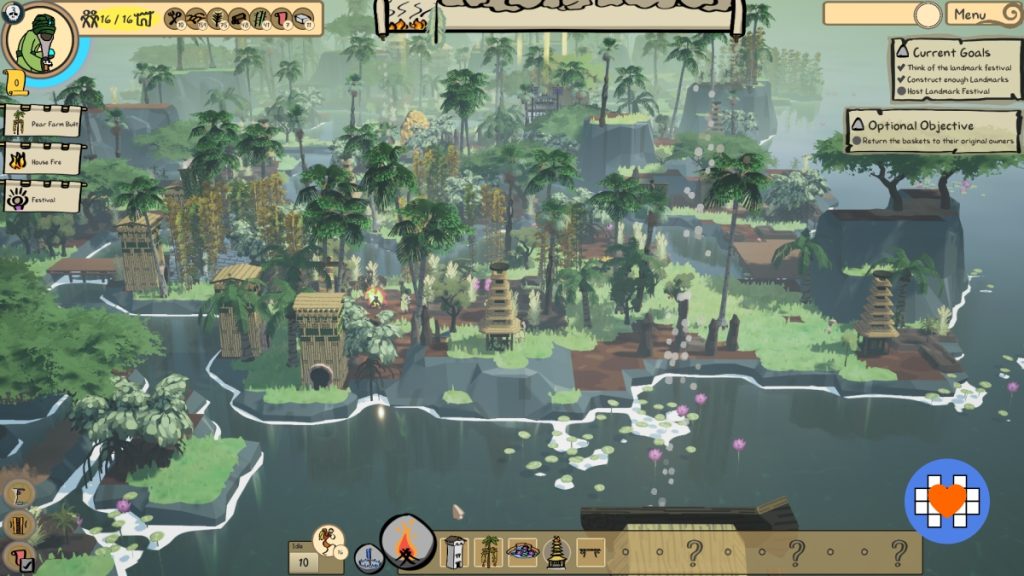The height and width of the screenshot is (576, 1024).
Task: Select the water fountain build category
Action: (x=368, y=557)
